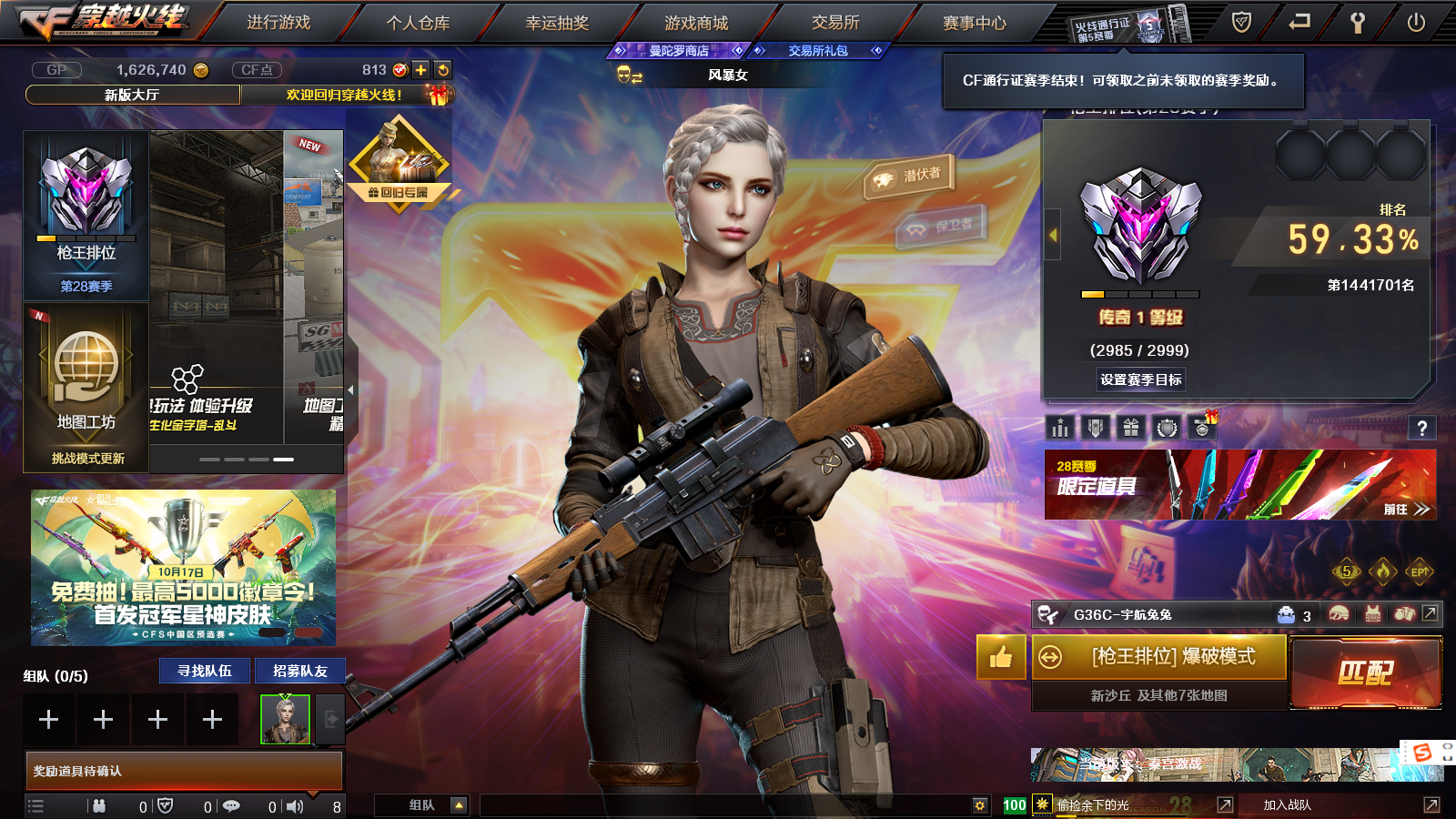Viewport: 1456px width, 819px height.
Task: Click the 寻找队伍 button
Action: tap(205, 671)
